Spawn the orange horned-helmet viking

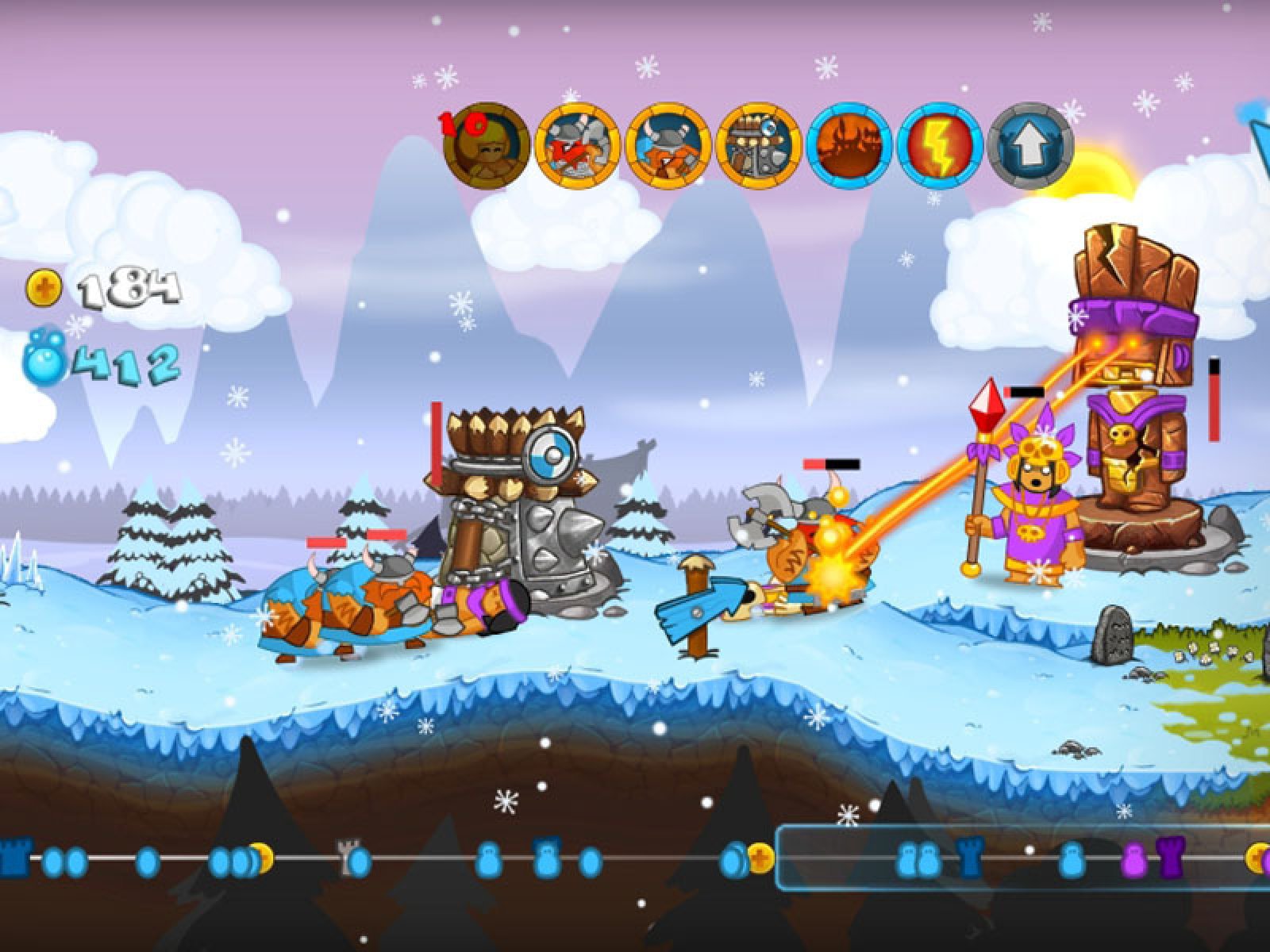pyautogui.click(x=668, y=145)
